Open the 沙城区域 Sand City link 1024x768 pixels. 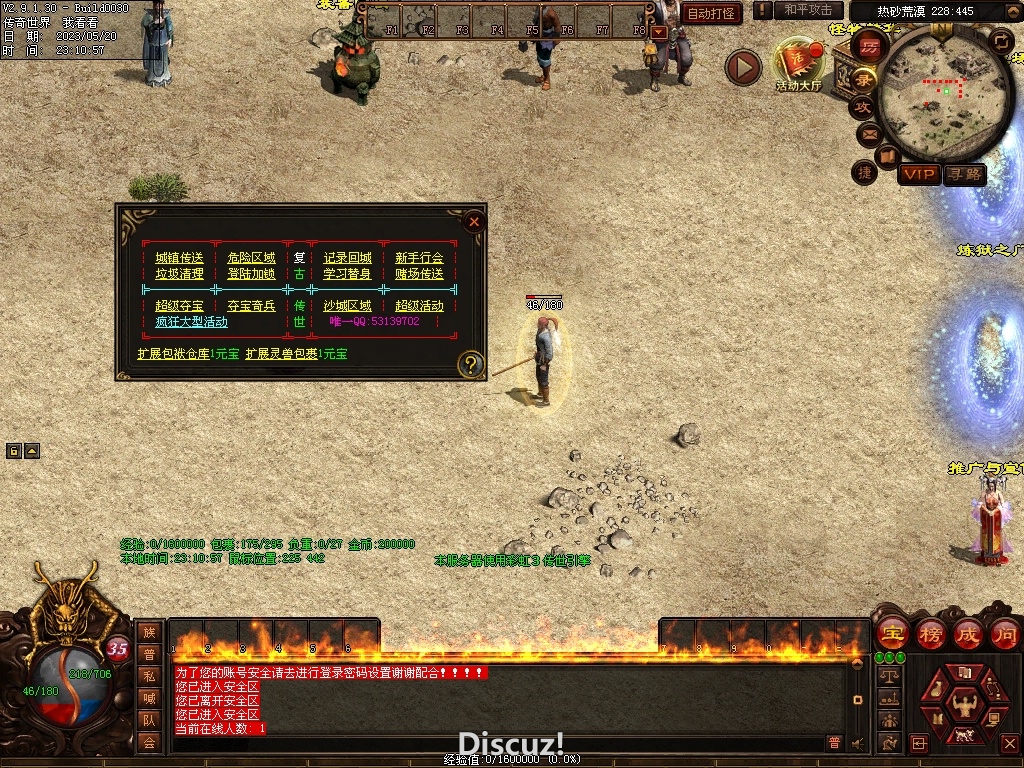347,306
